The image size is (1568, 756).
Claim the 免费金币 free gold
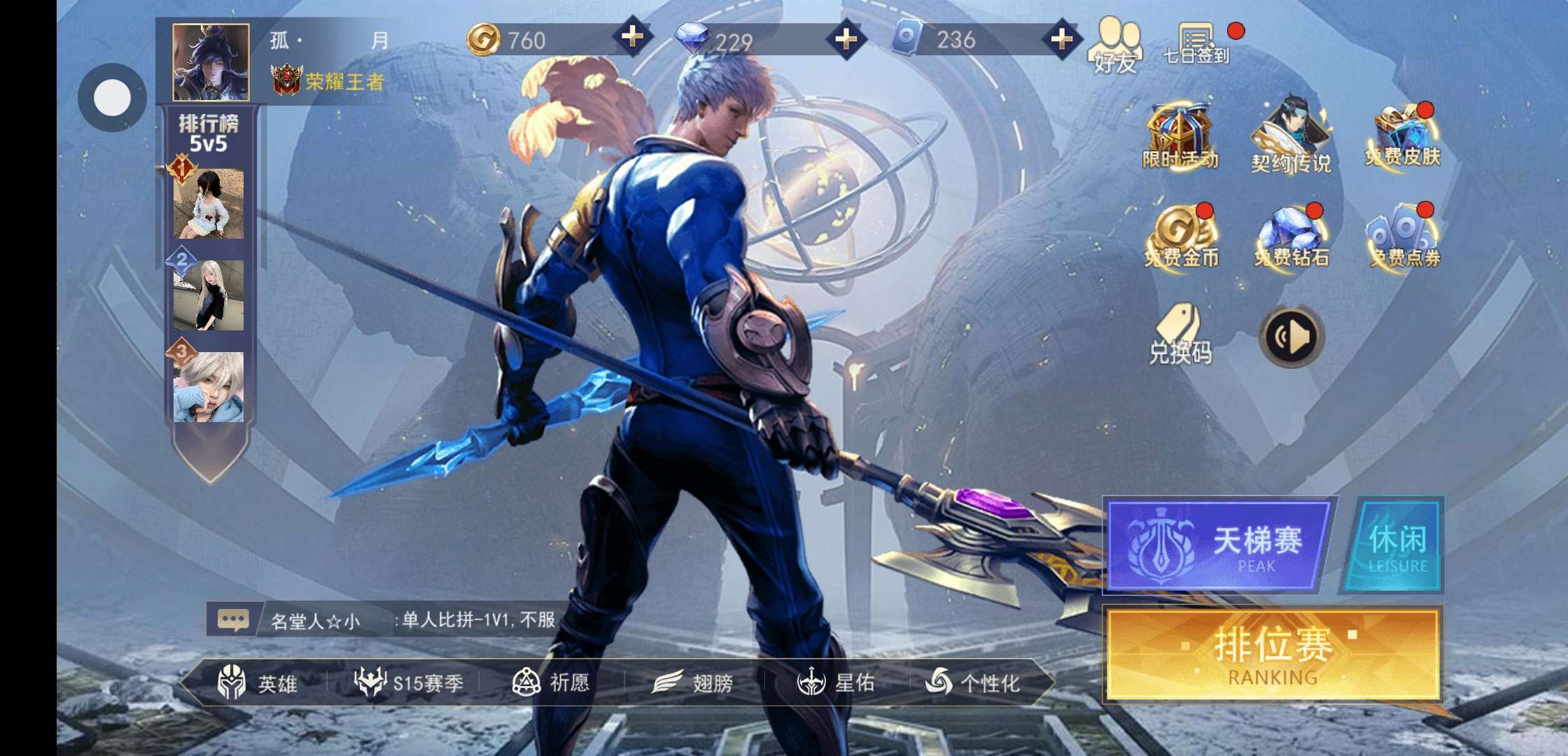[x=1181, y=237]
